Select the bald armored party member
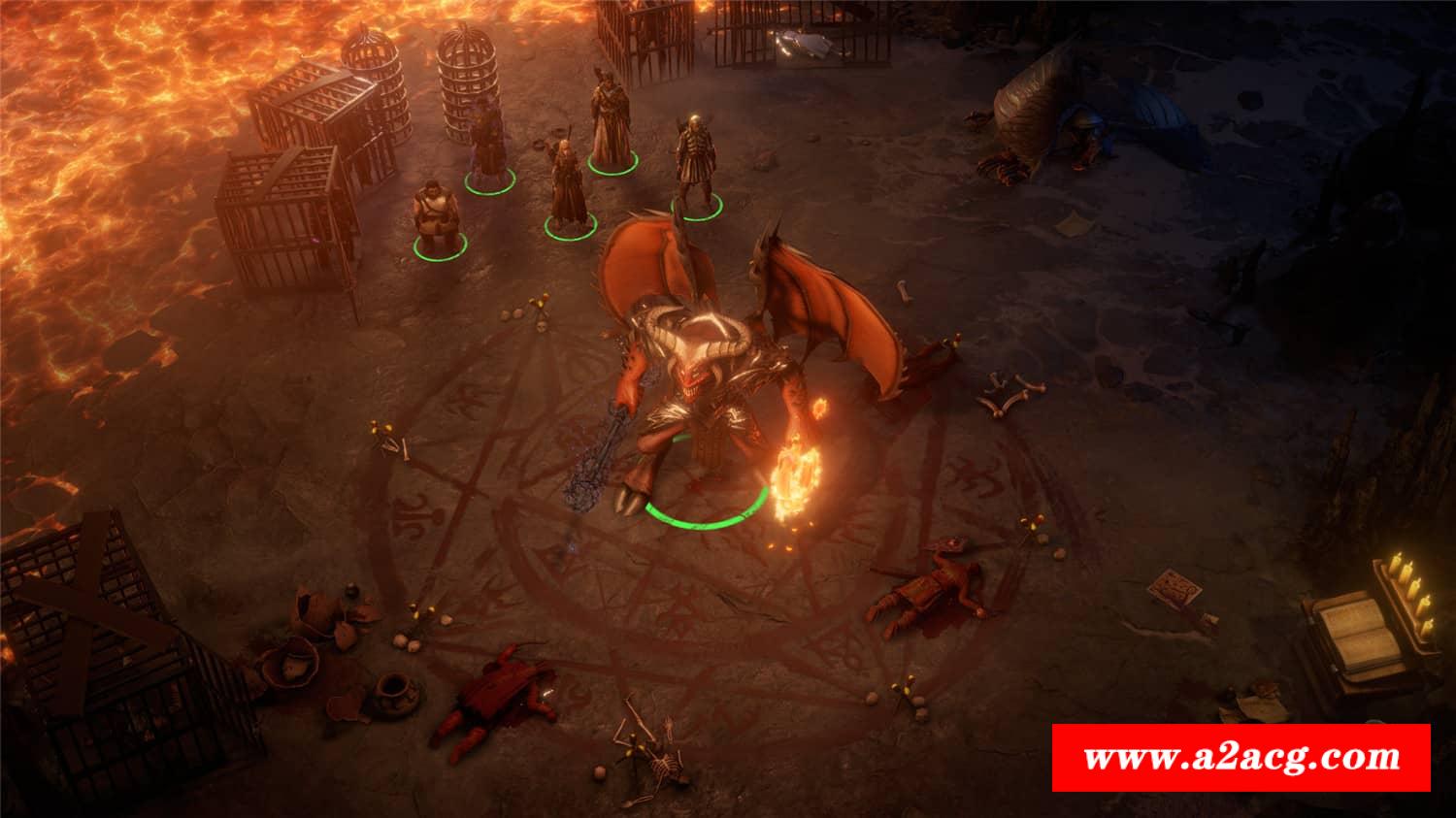The width and height of the screenshot is (1456, 818). tap(695, 165)
